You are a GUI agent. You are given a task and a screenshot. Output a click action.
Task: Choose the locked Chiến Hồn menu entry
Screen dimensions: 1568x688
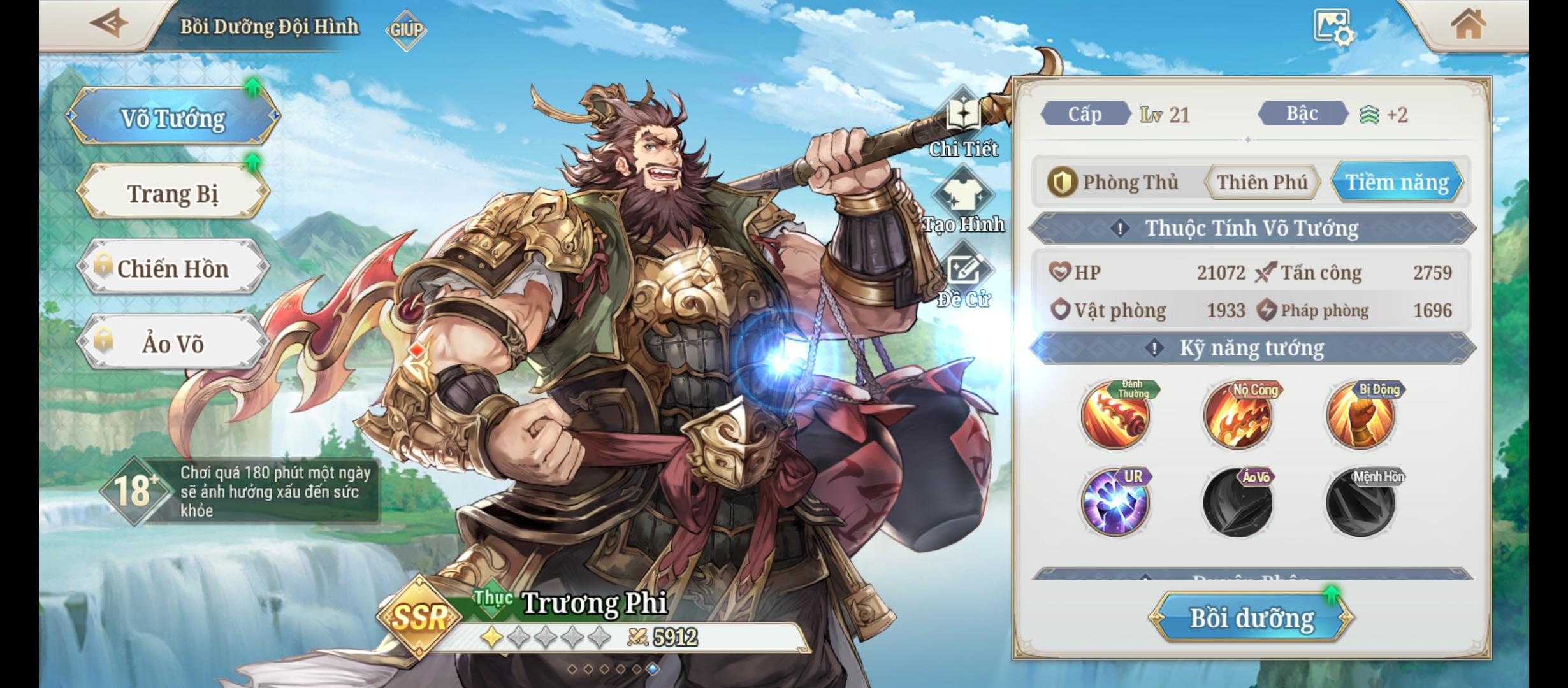tap(173, 268)
